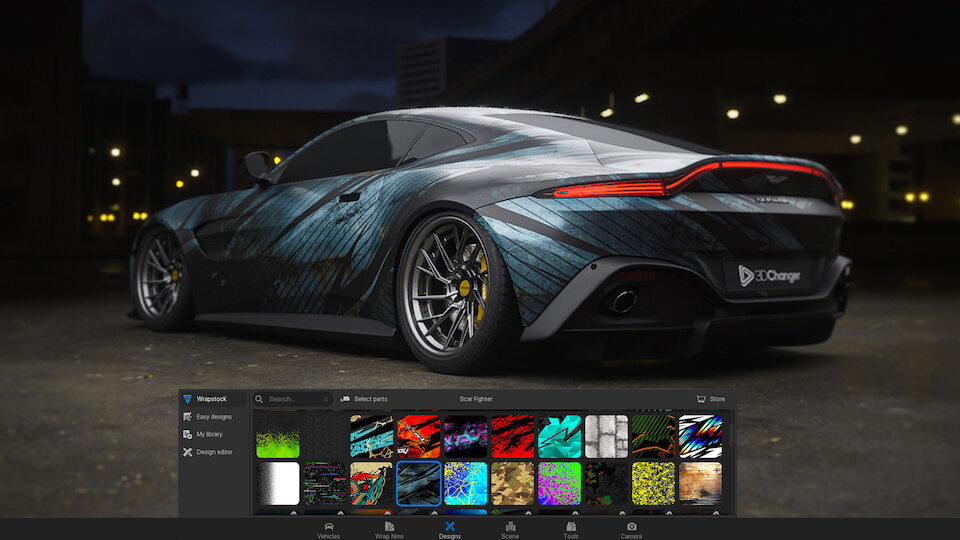Screen dimensions: 960x540
Task: Choose Select parts option
Action: [364, 399]
